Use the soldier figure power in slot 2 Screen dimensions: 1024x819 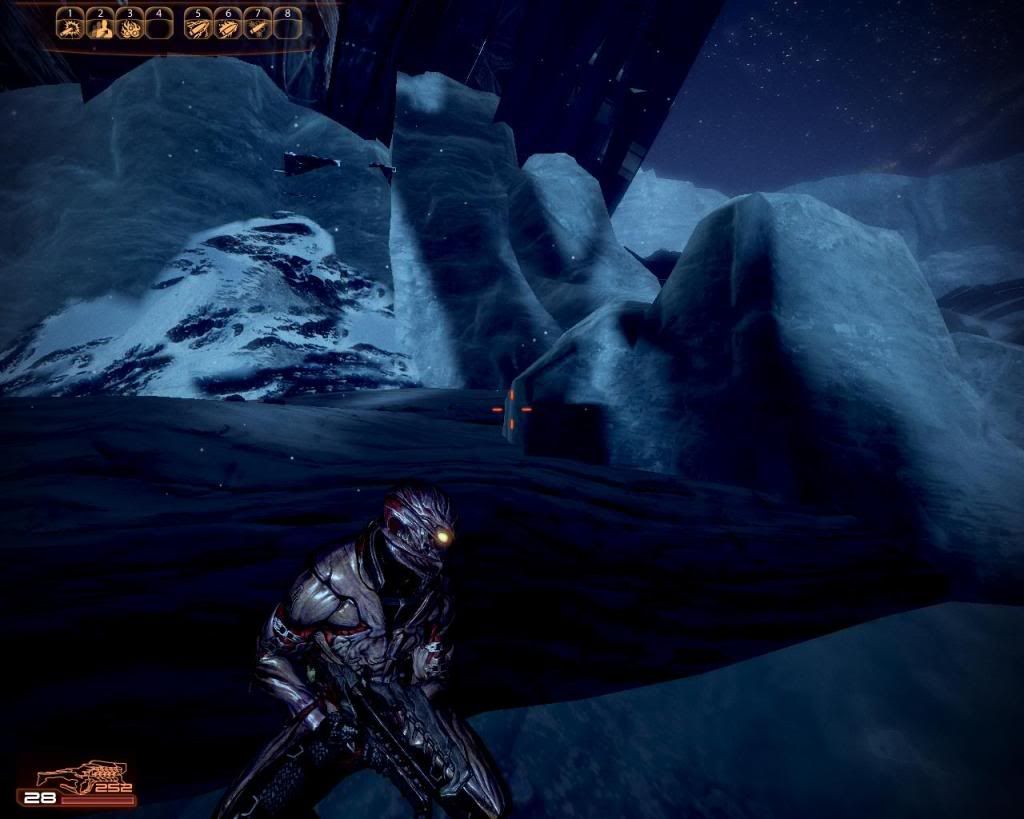pyautogui.click(x=99, y=28)
